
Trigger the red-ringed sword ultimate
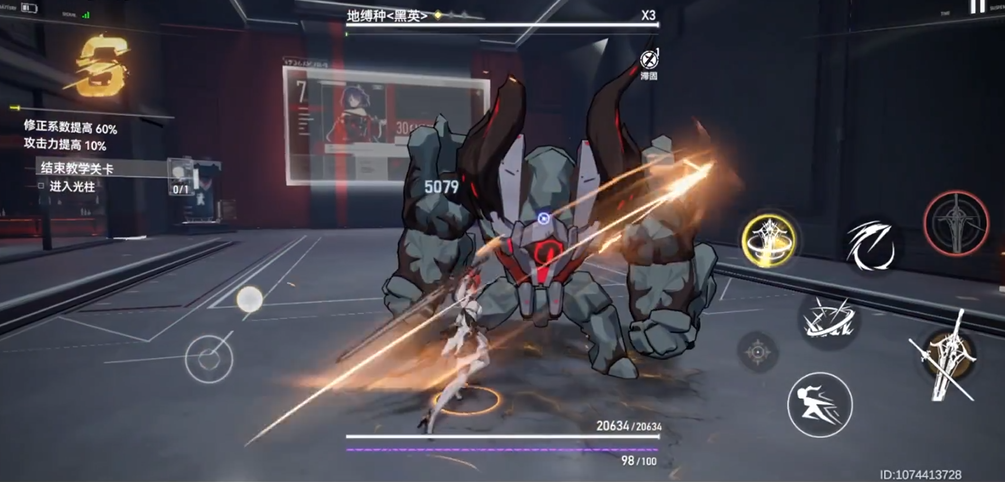(956, 221)
